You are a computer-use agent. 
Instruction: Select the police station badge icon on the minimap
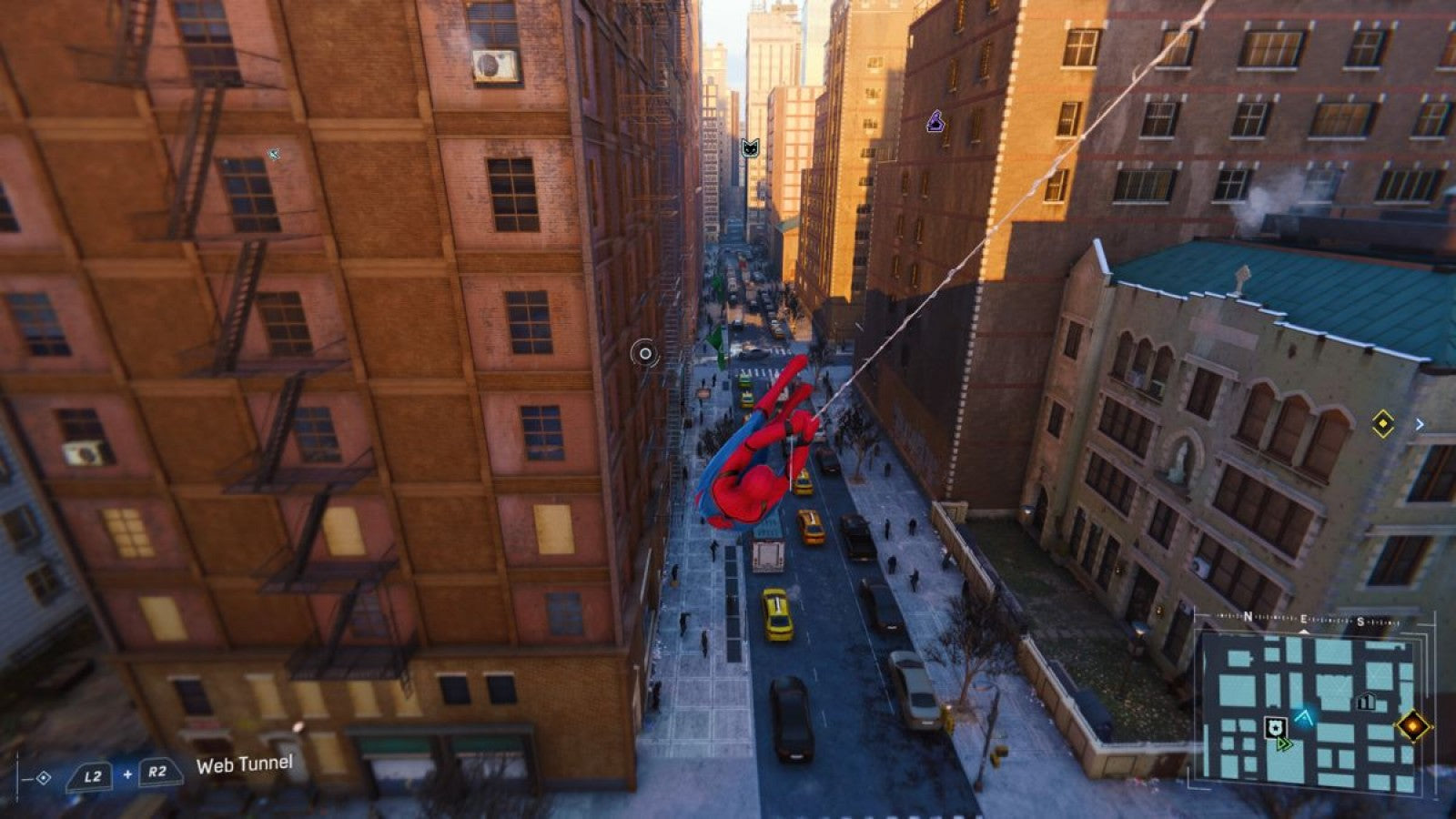point(1276,728)
